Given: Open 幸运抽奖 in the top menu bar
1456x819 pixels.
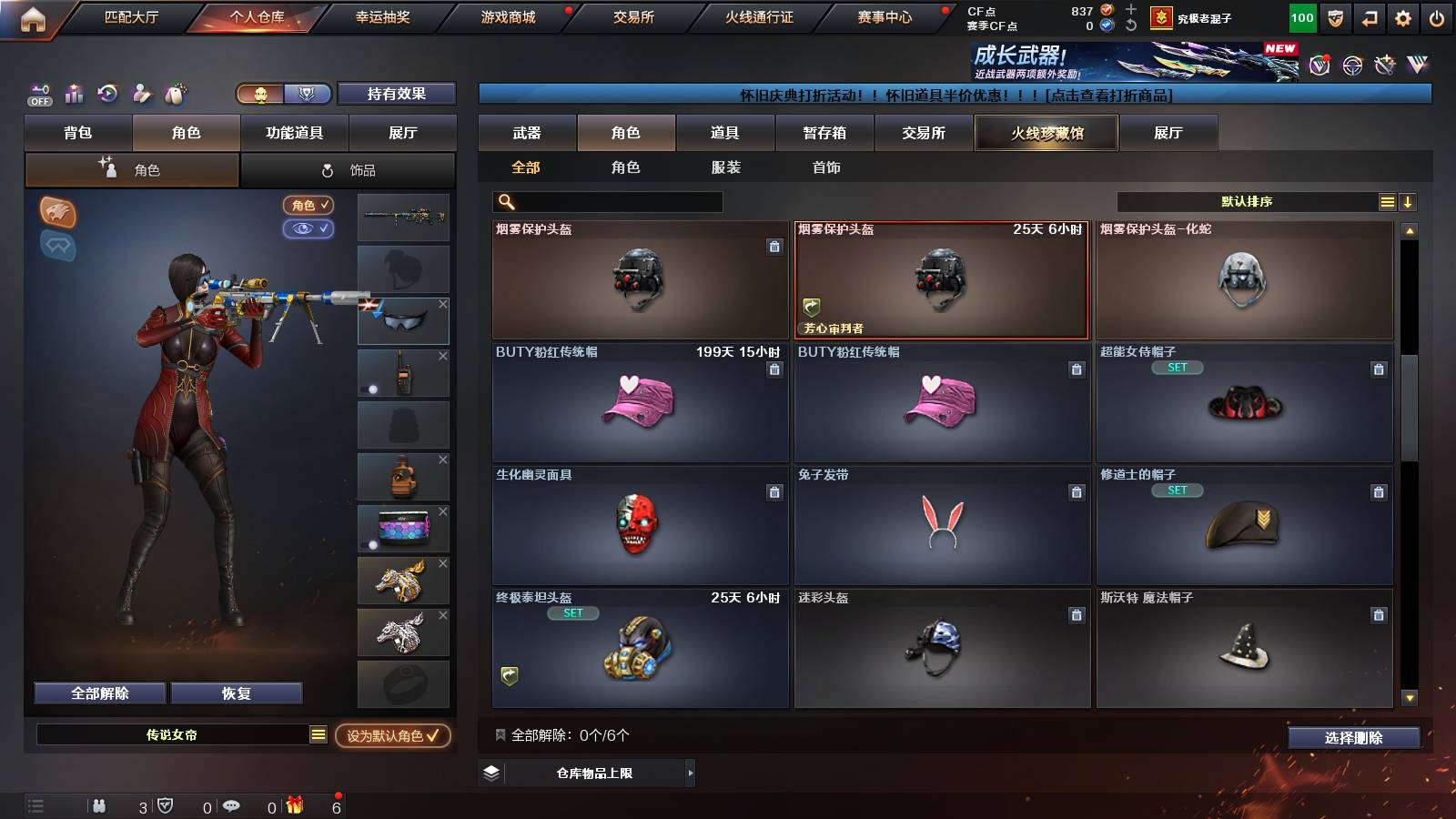Looking at the screenshot, I should pyautogui.click(x=380, y=15).
